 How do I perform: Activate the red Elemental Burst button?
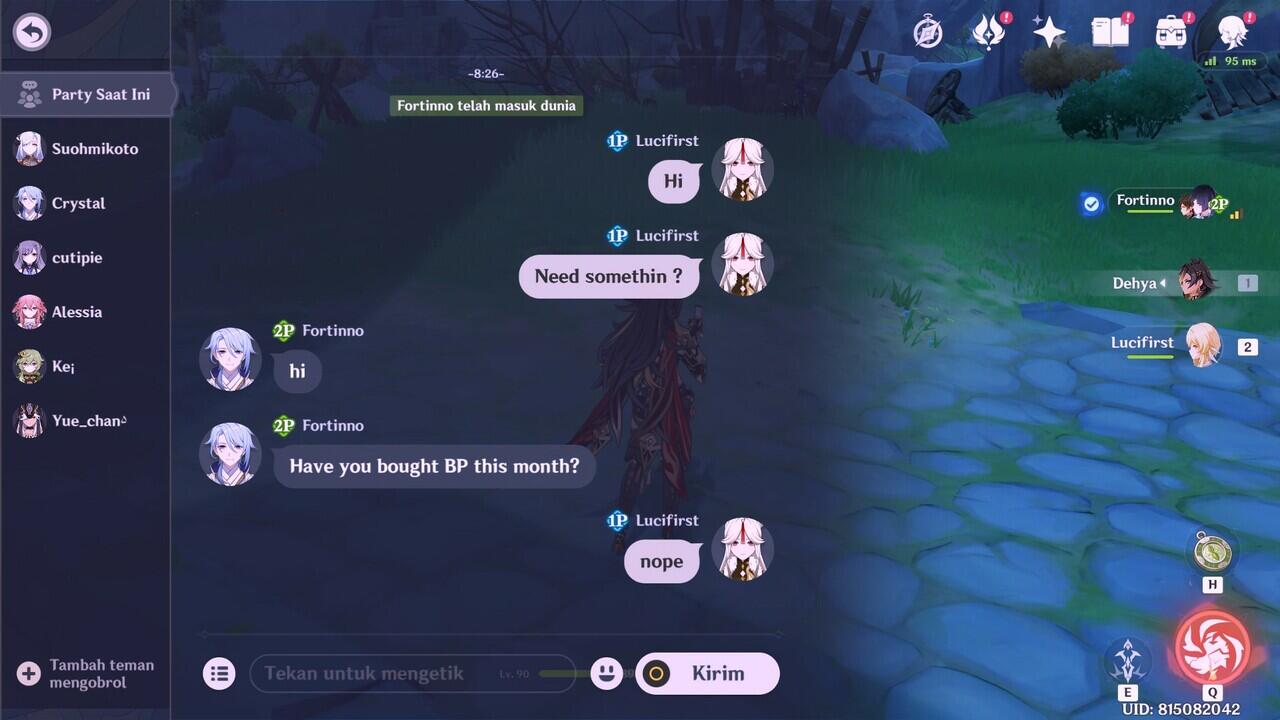[1212, 647]
